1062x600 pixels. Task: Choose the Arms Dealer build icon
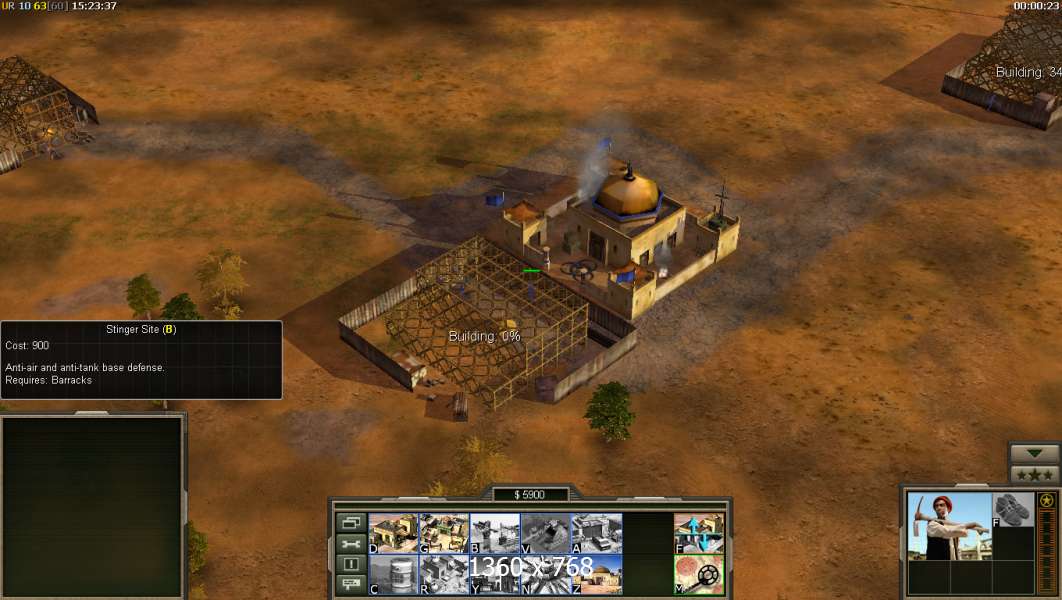click(x=596, y=533)
